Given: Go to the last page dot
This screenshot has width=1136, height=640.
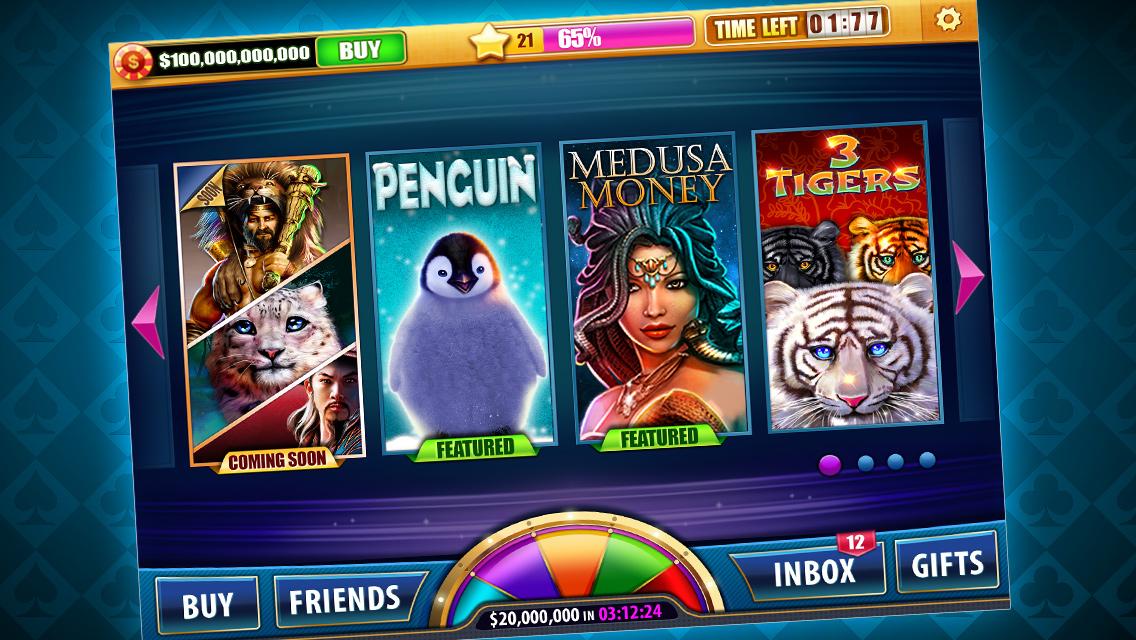Looking at the screenshot, I should click(927, 459).
